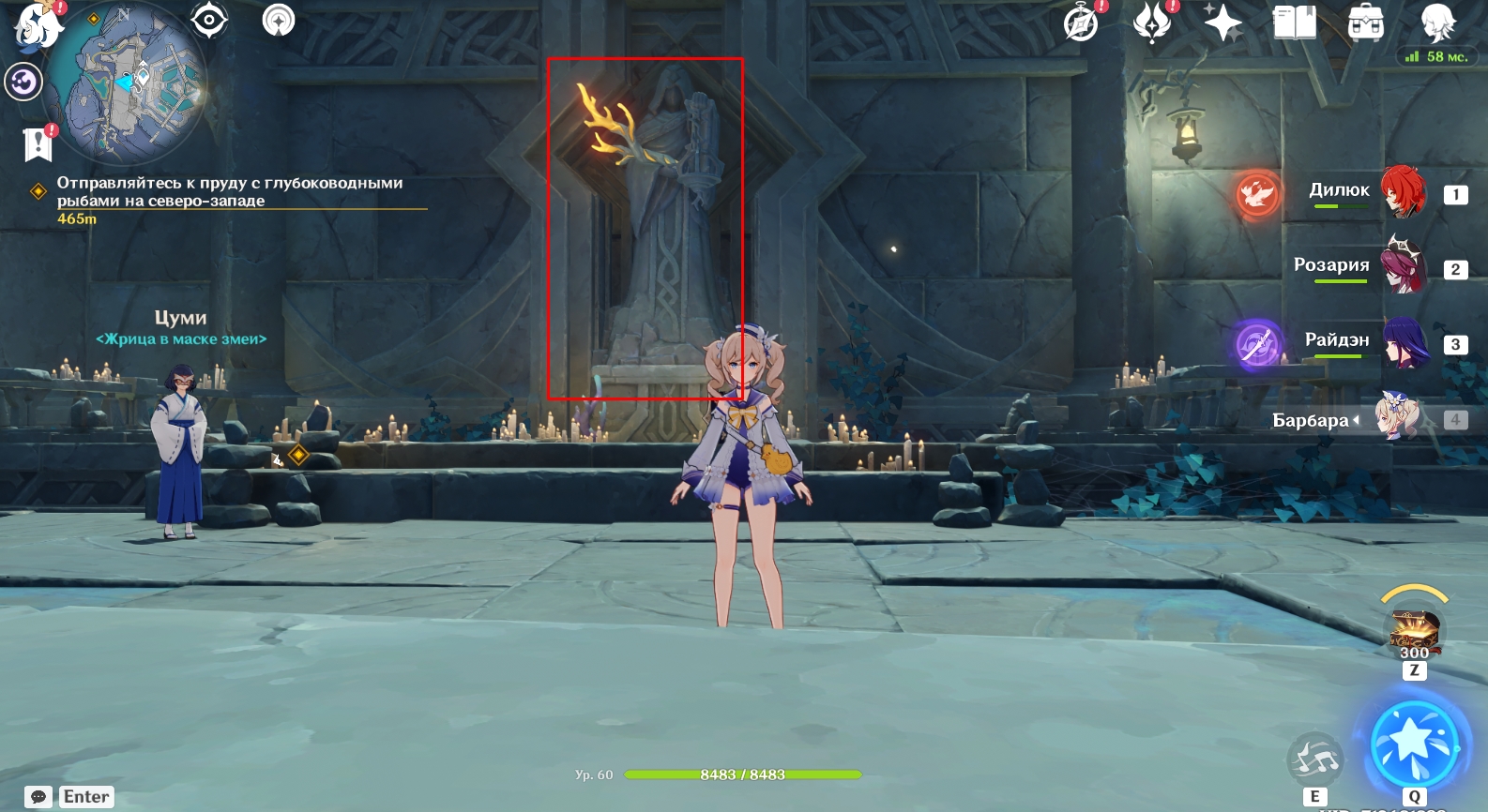The height and width of the screenshot is (812, 1488).
Task: Select the tracked pond quest objective
Action: click(230, 191)
